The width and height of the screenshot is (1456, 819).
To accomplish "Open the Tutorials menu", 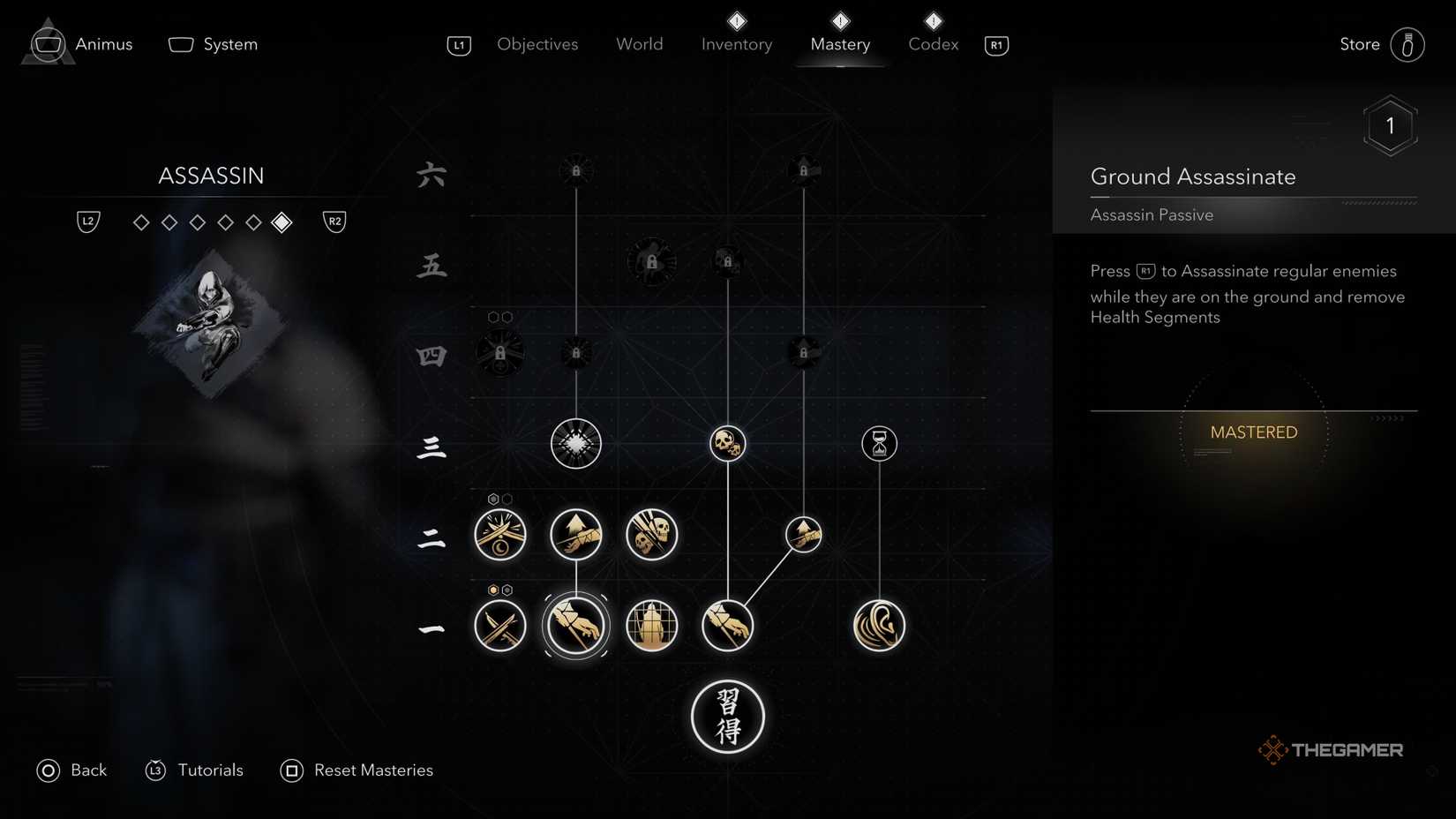I will pos(194,770).
